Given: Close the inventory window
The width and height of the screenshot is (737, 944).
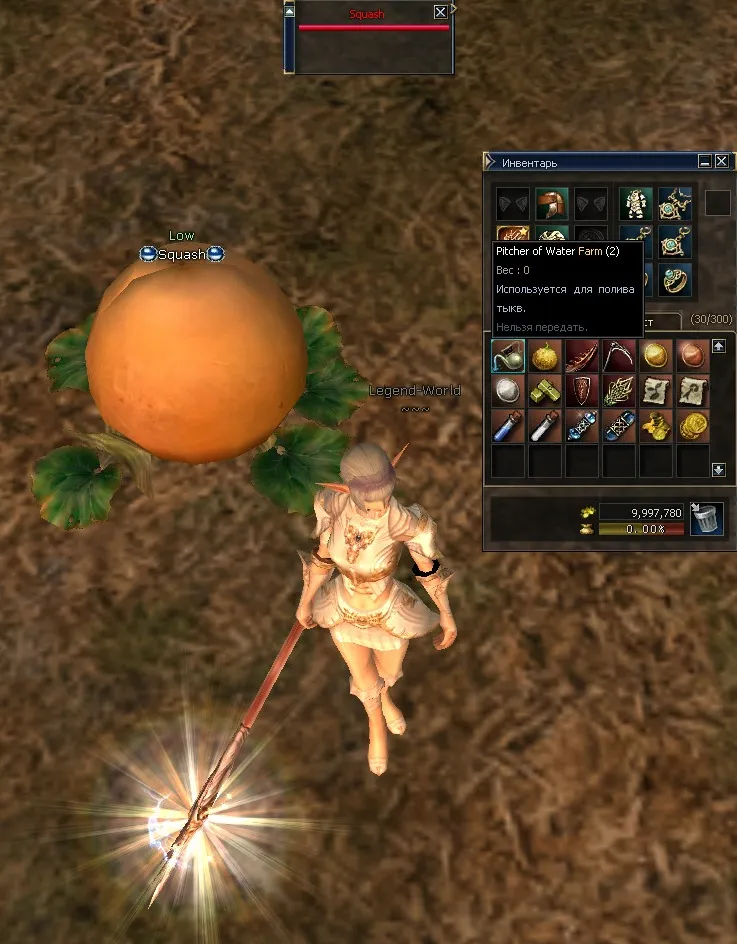Looking at the screenshot, I should 722,161.
